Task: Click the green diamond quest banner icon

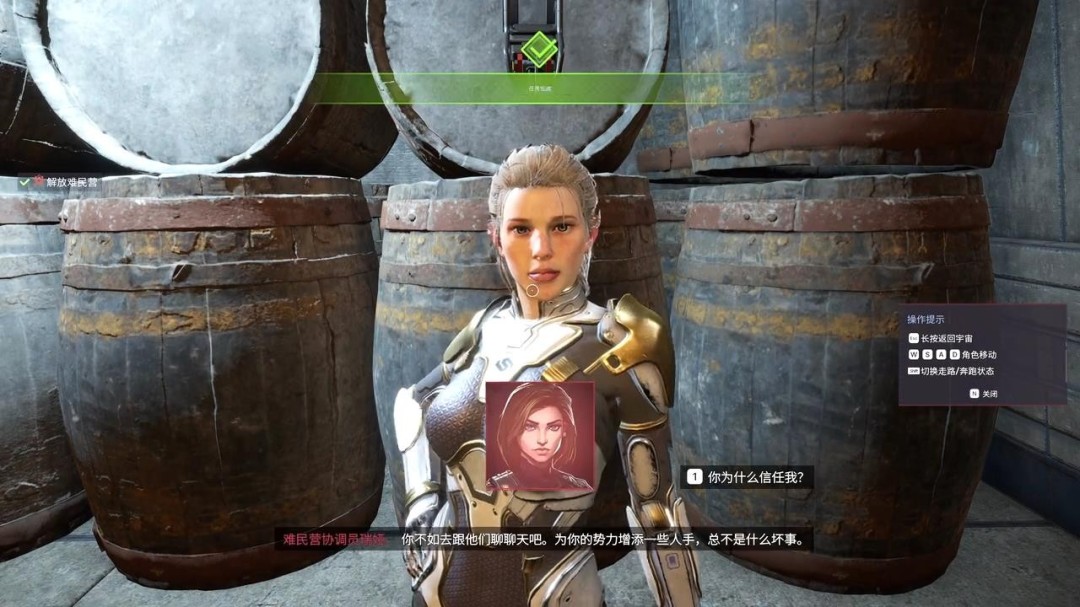Action: click(539, 49)
